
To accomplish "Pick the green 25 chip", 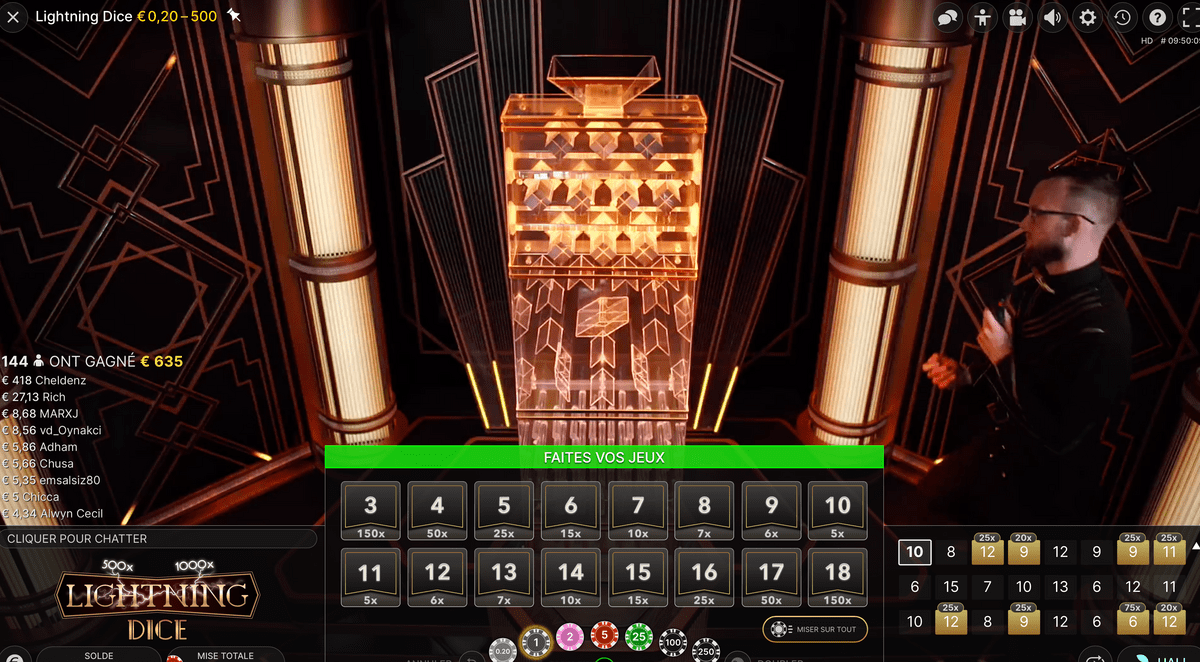I will pos(638,634).
